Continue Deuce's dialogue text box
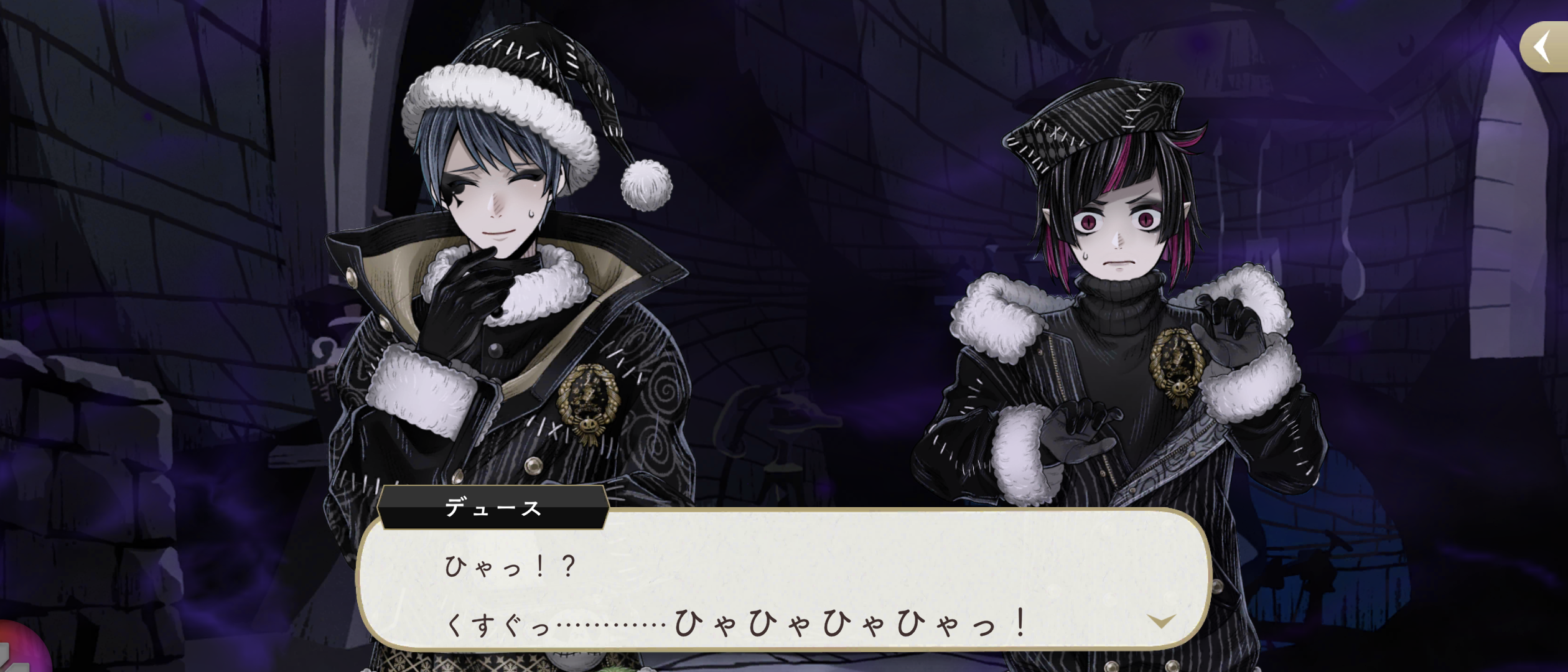Screen dimensions: 1568x672 tap(784, 585)
